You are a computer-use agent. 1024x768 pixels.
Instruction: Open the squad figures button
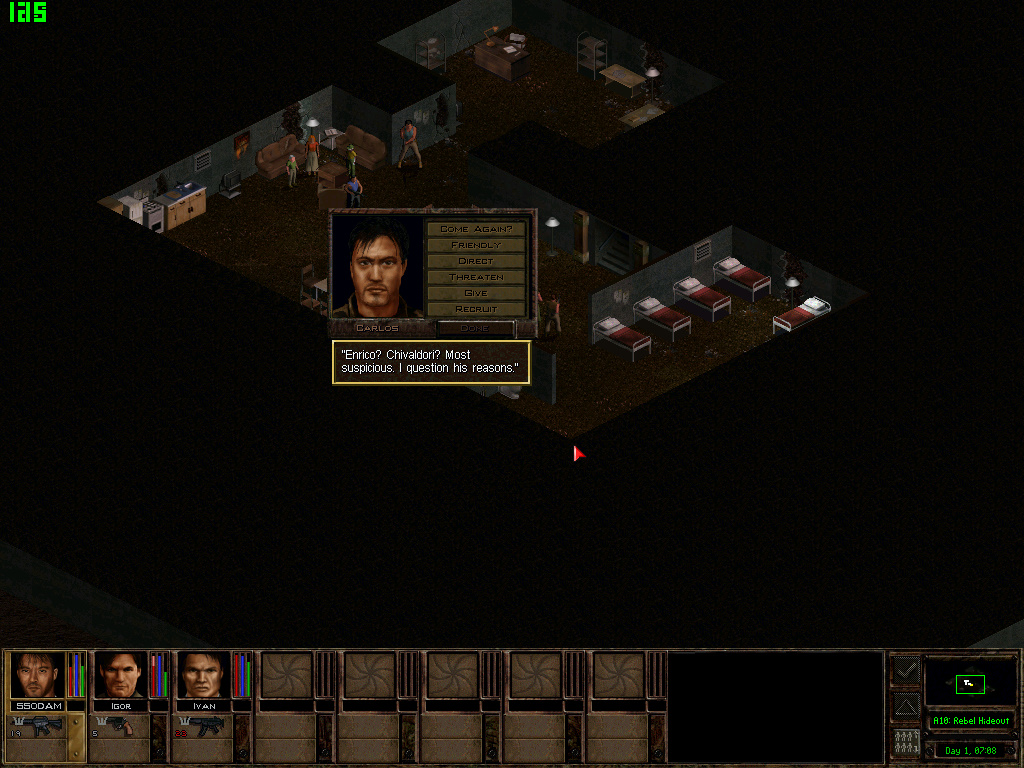[906, 742]
